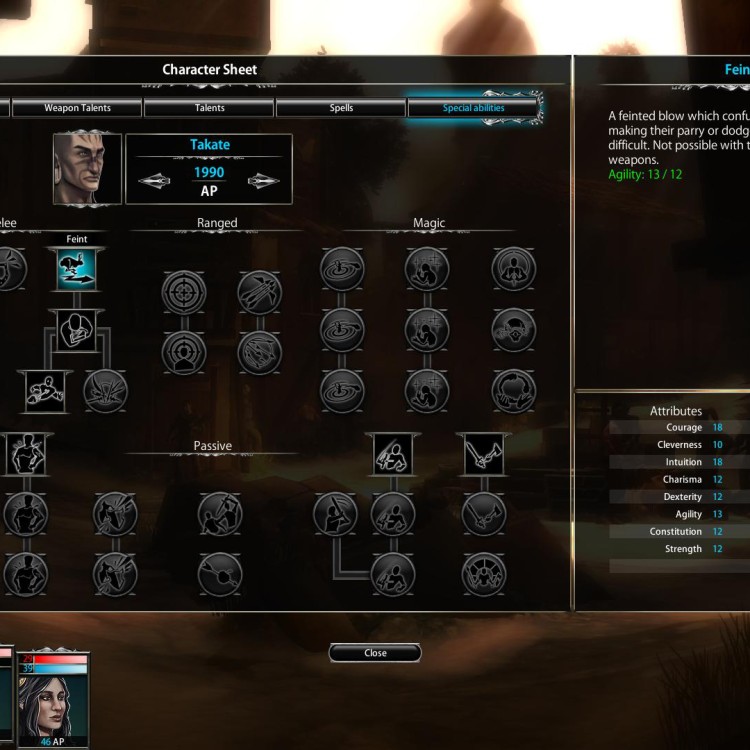Select the Special abilities tab
Image resolution: width=750 pixels, height=750 pixels.
tap(473, 108)
